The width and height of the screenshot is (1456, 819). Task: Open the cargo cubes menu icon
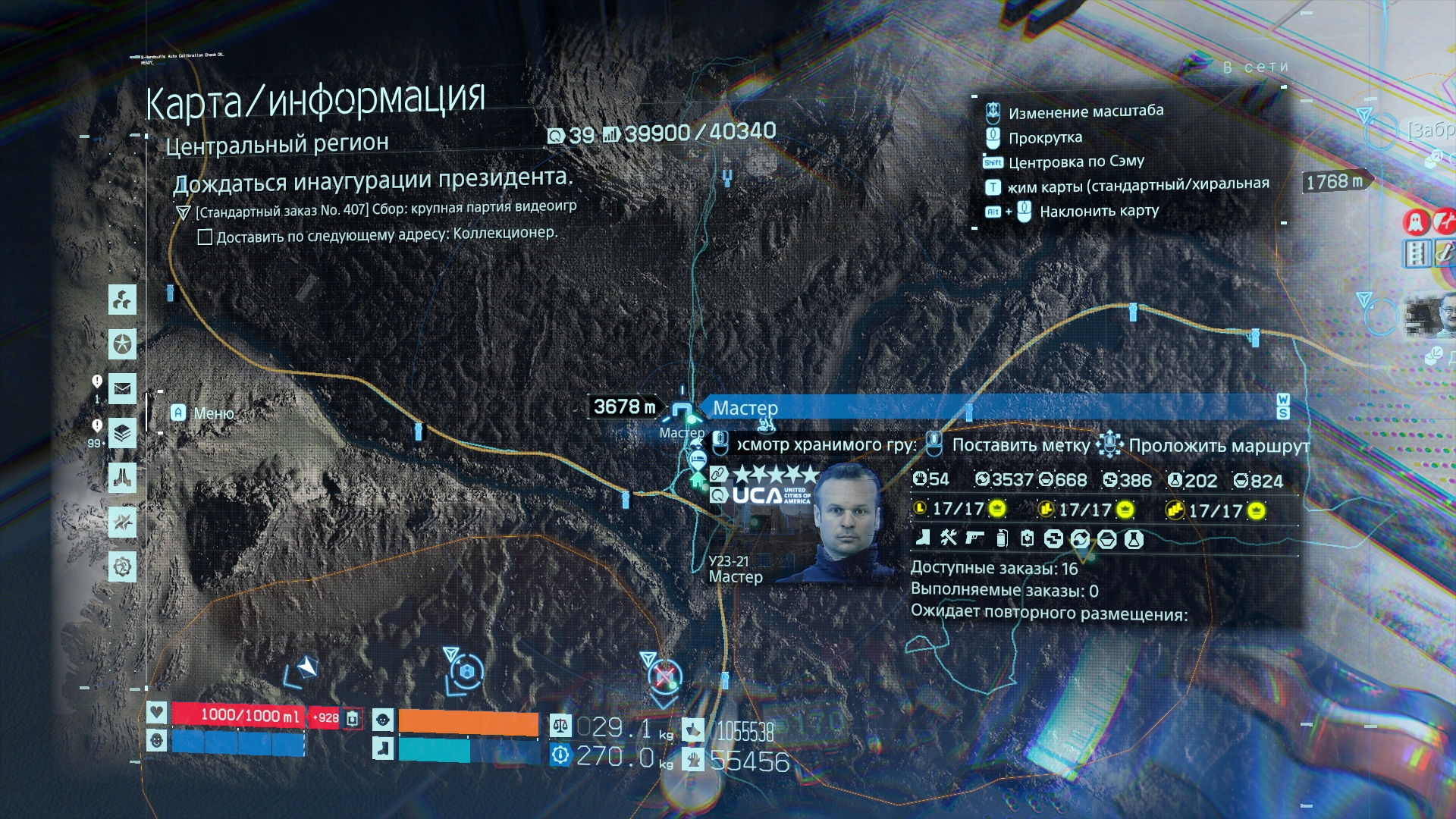coord(122,300)
